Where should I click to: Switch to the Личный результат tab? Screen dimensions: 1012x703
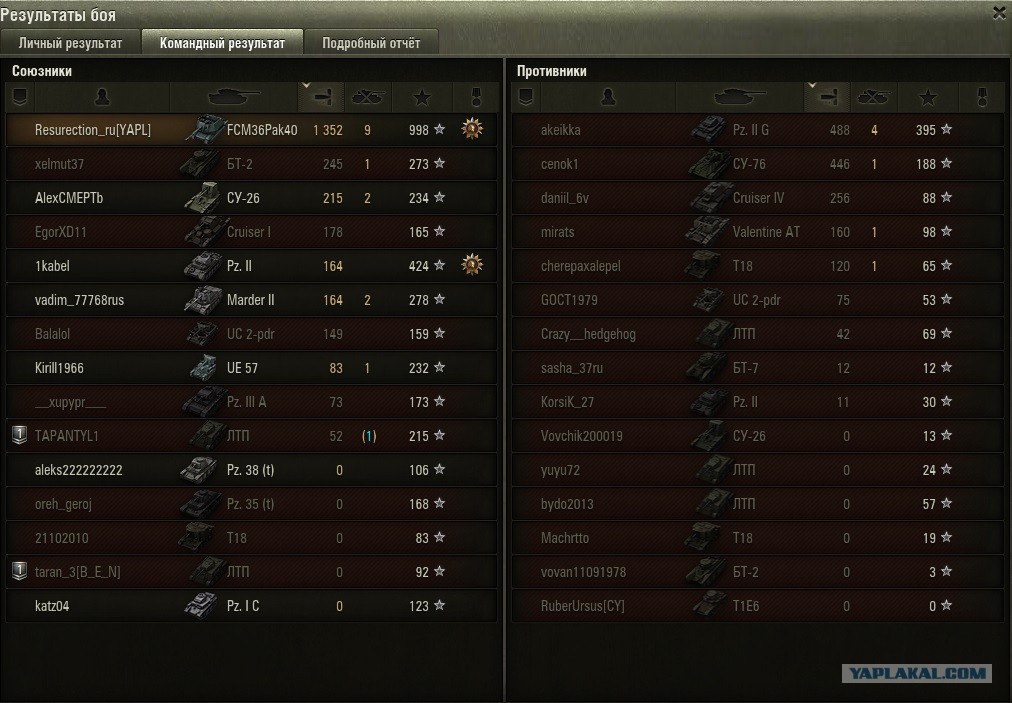[70, 43]
